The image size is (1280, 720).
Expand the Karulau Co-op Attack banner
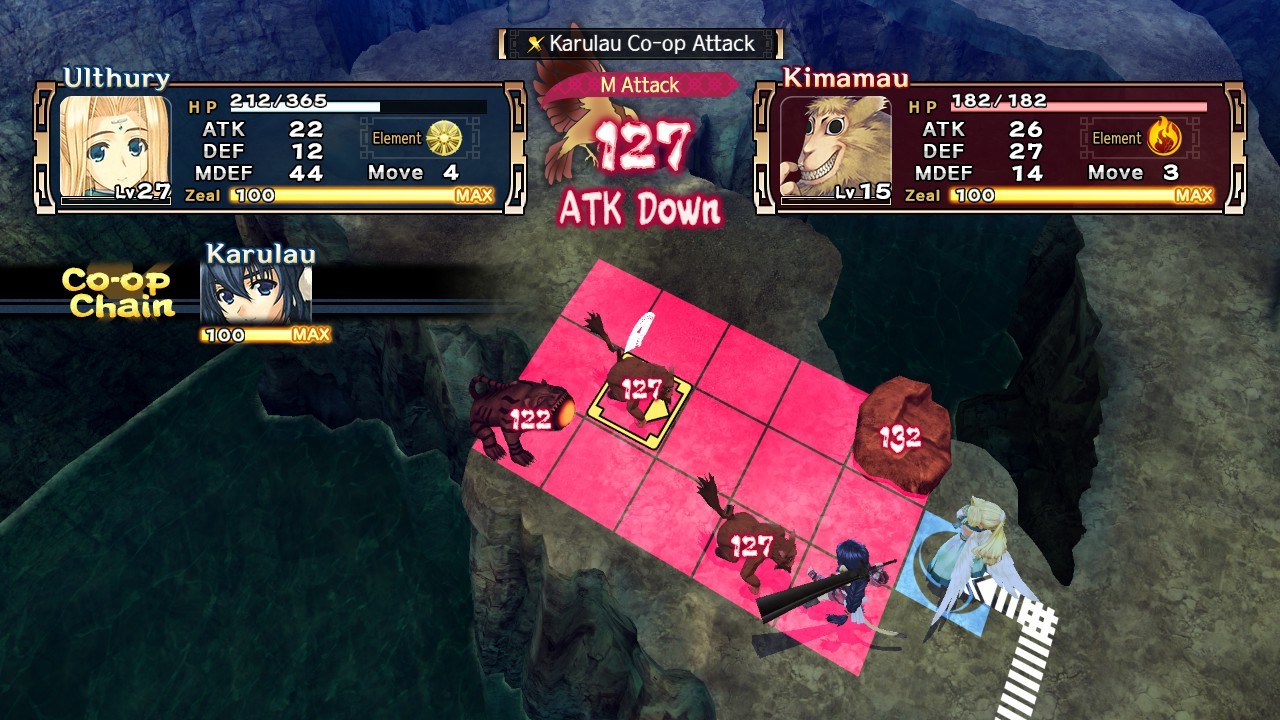638,44
